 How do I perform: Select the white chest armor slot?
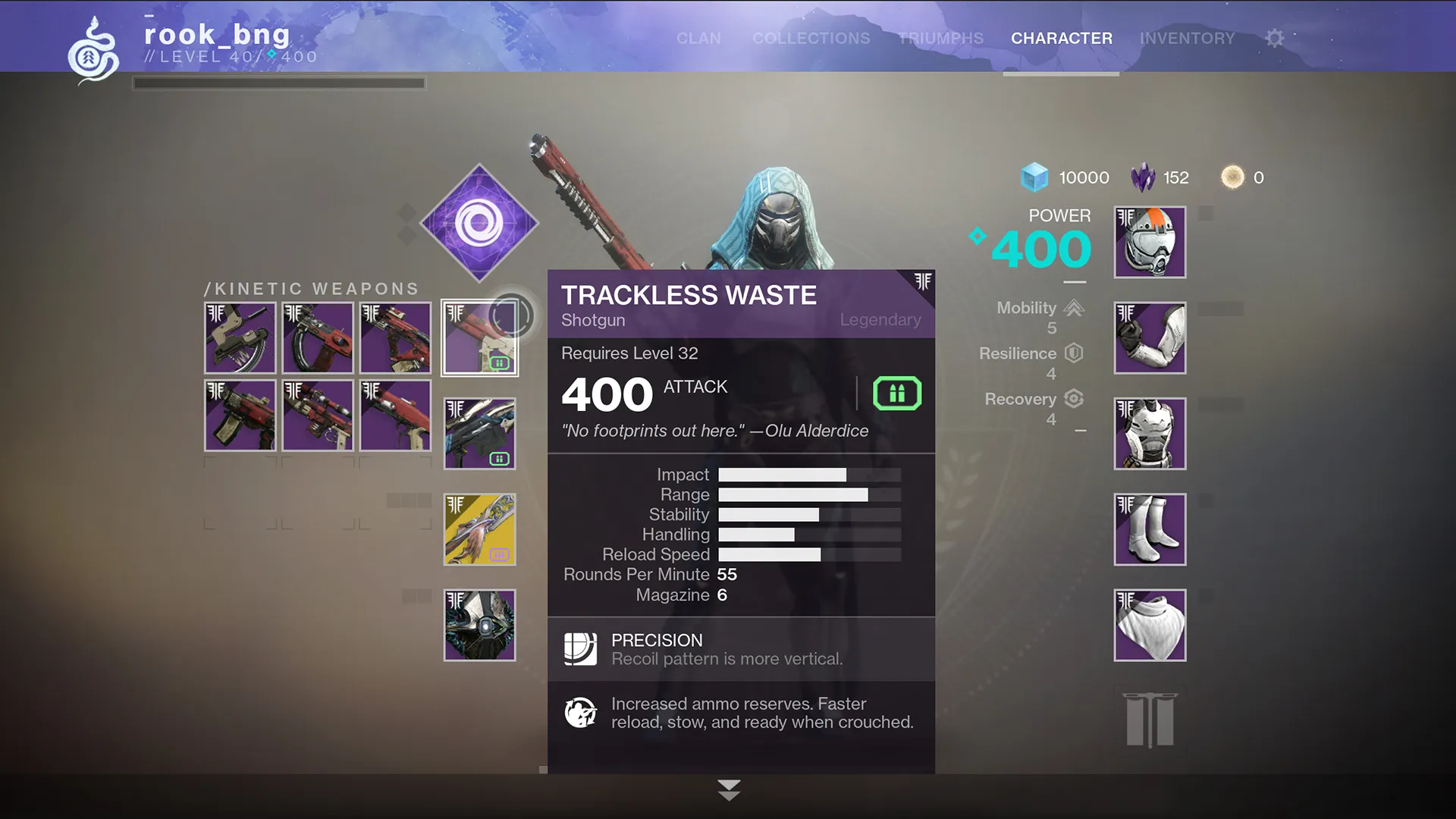pyautogui.click(x=1150, y=434)
